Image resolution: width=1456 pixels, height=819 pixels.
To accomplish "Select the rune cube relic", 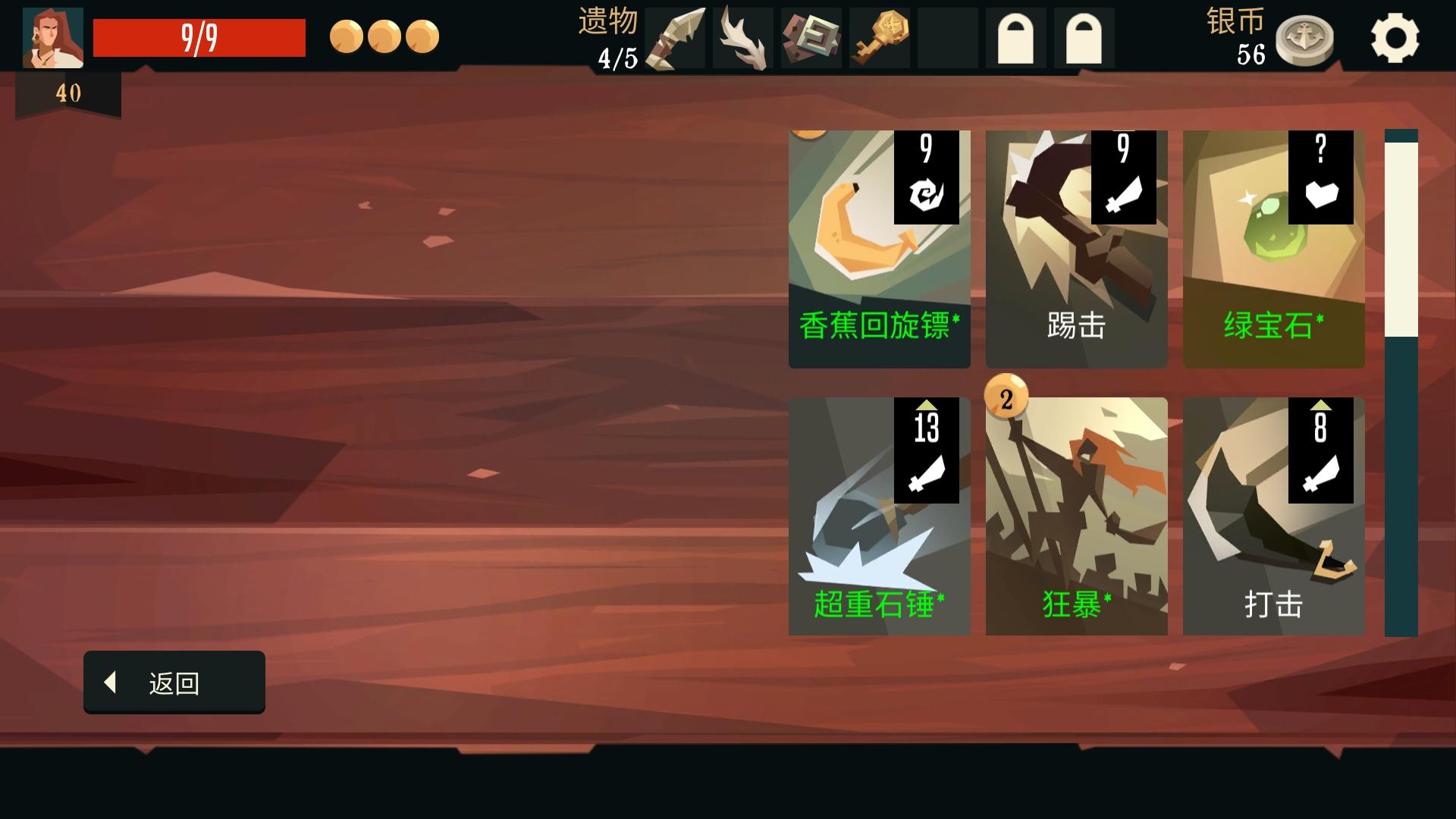I will pos(811,36).
